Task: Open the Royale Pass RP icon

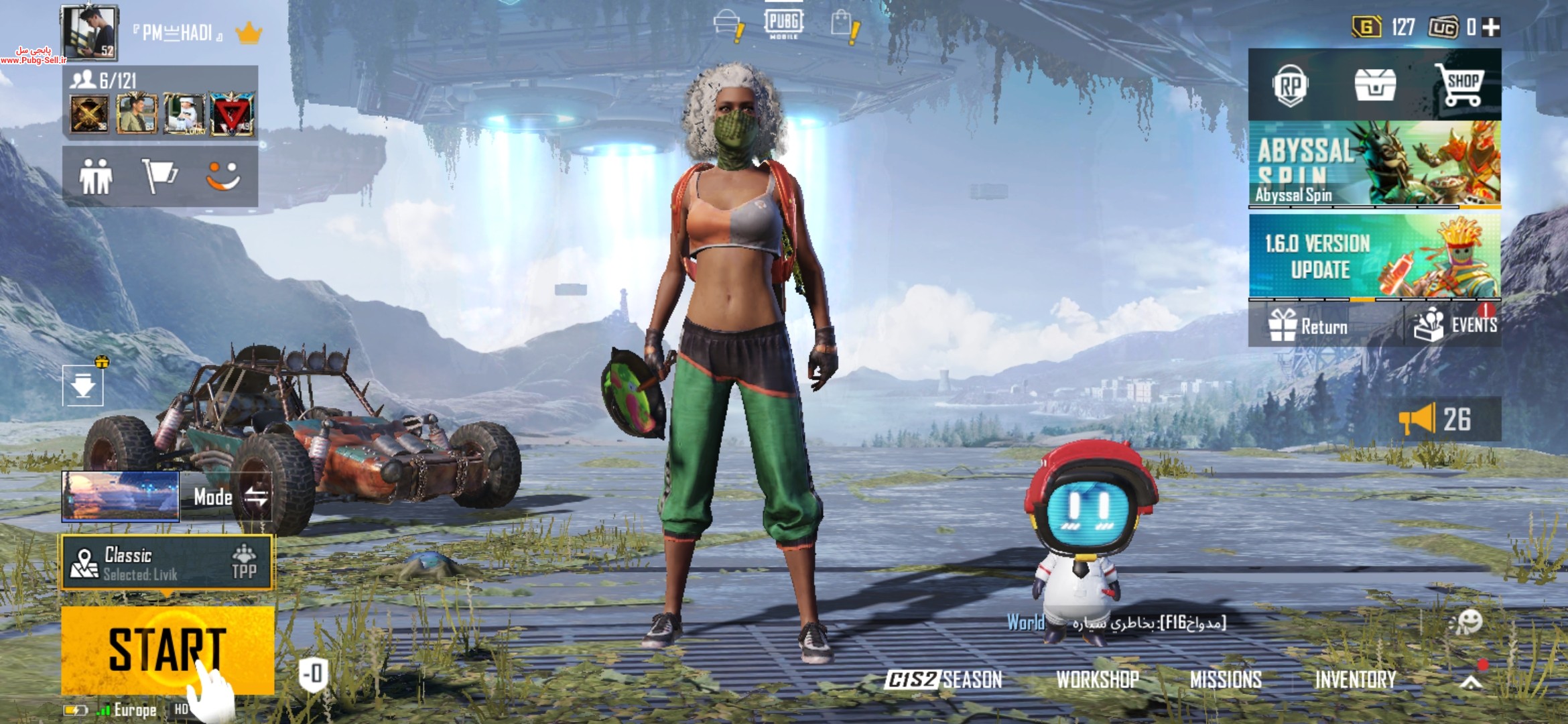Action: pos(1290,86)
